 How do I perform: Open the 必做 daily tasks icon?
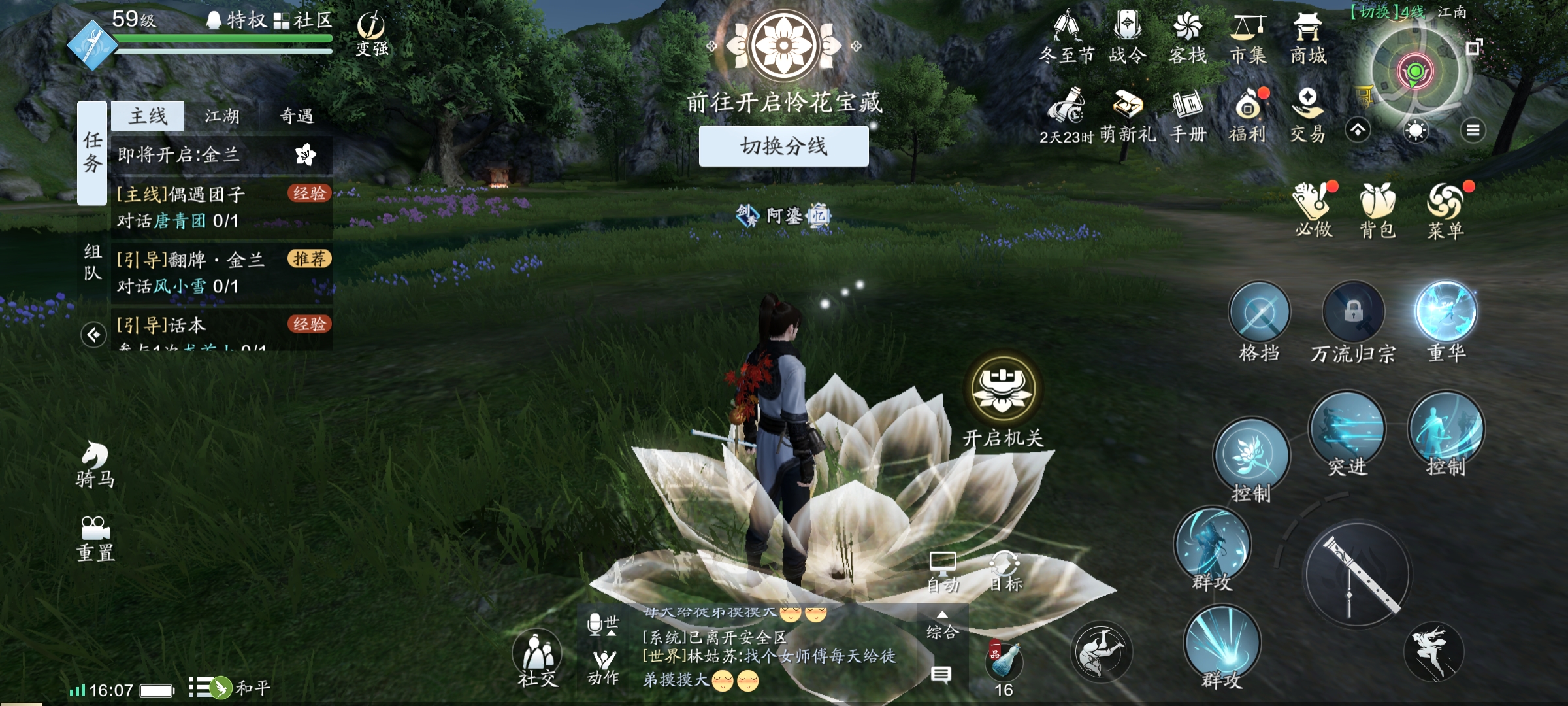coord(1314,208)
